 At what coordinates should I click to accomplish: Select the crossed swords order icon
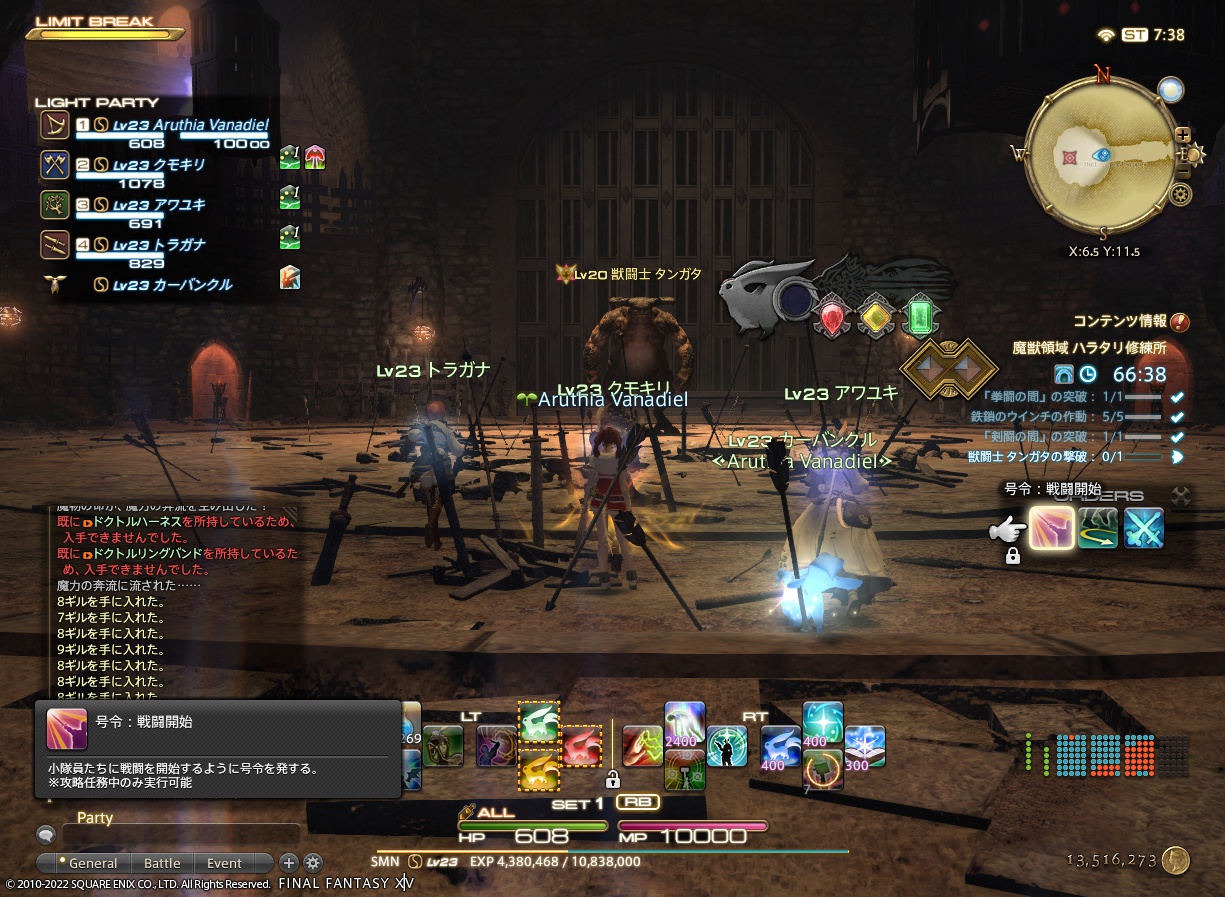click(x=1143, y=528)
